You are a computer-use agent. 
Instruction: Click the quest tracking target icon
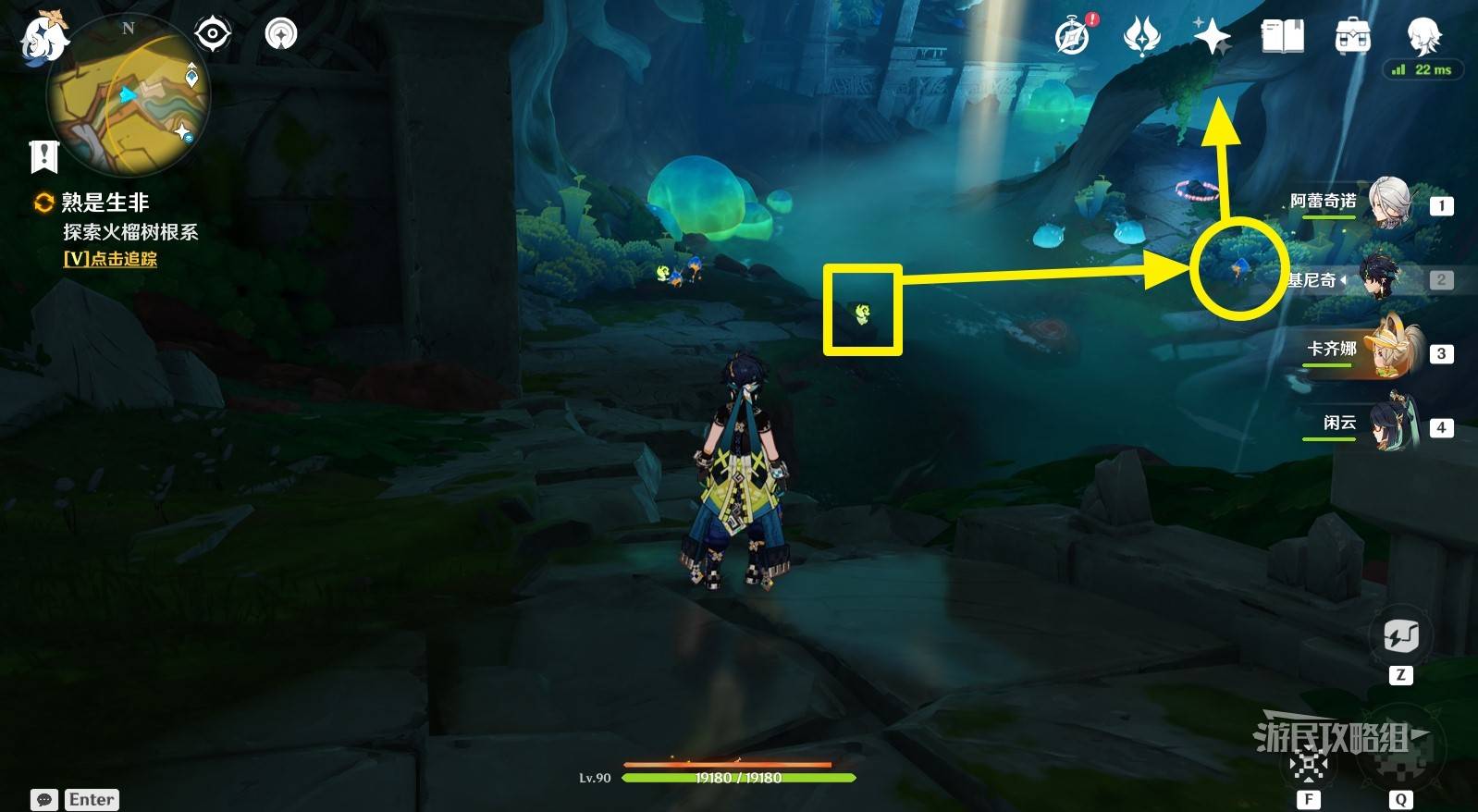coord(213,34)
